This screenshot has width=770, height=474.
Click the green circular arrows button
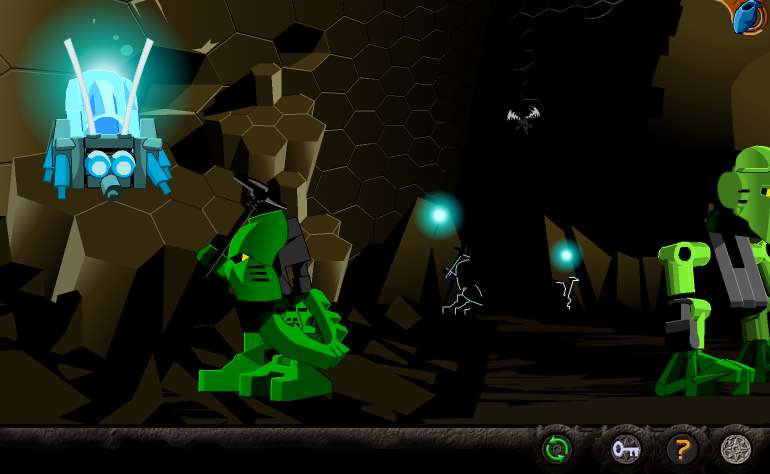(x=557, y=448)
